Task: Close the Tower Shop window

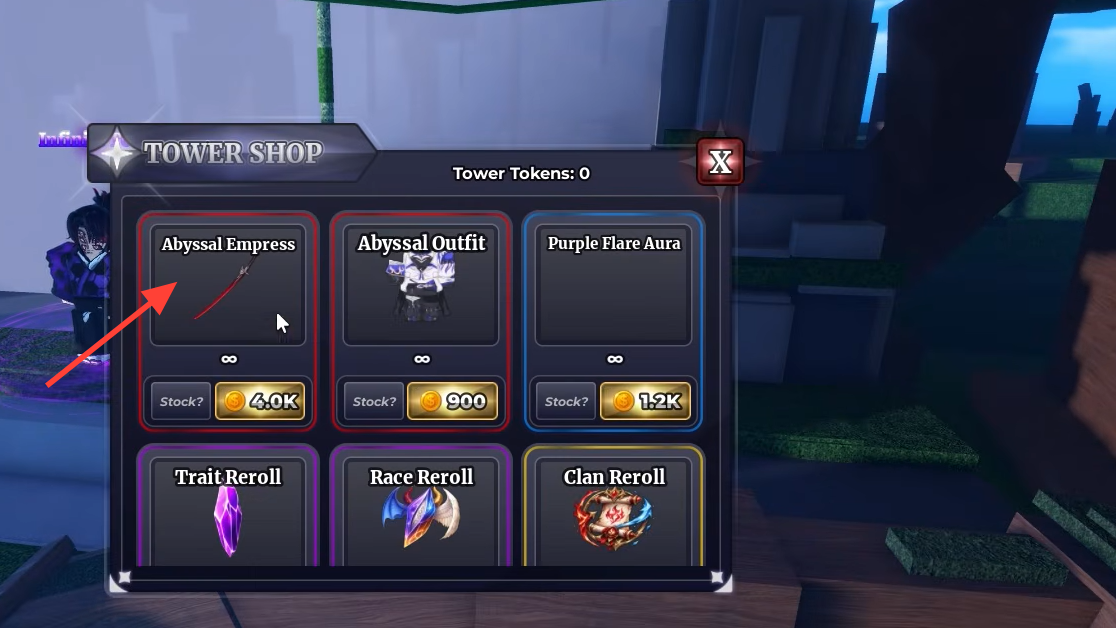Action: pos(720,162)
